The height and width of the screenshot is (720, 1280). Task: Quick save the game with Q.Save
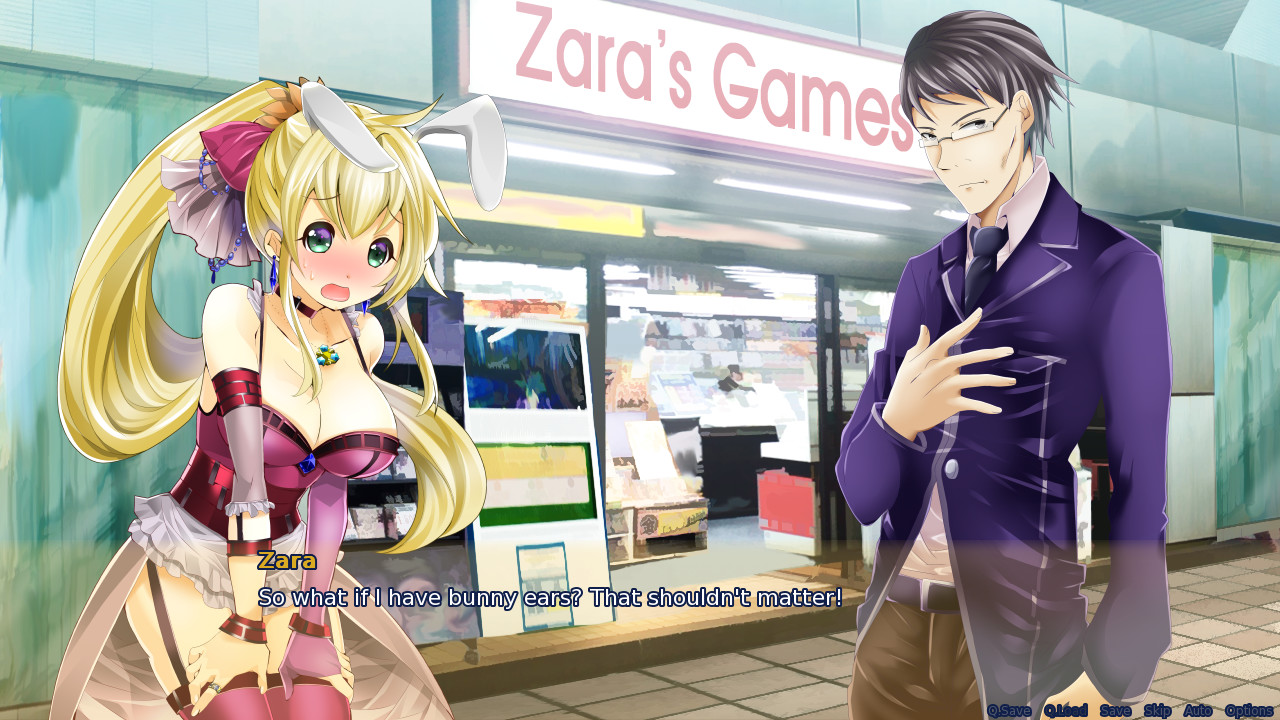click(x=1010, y=709)
